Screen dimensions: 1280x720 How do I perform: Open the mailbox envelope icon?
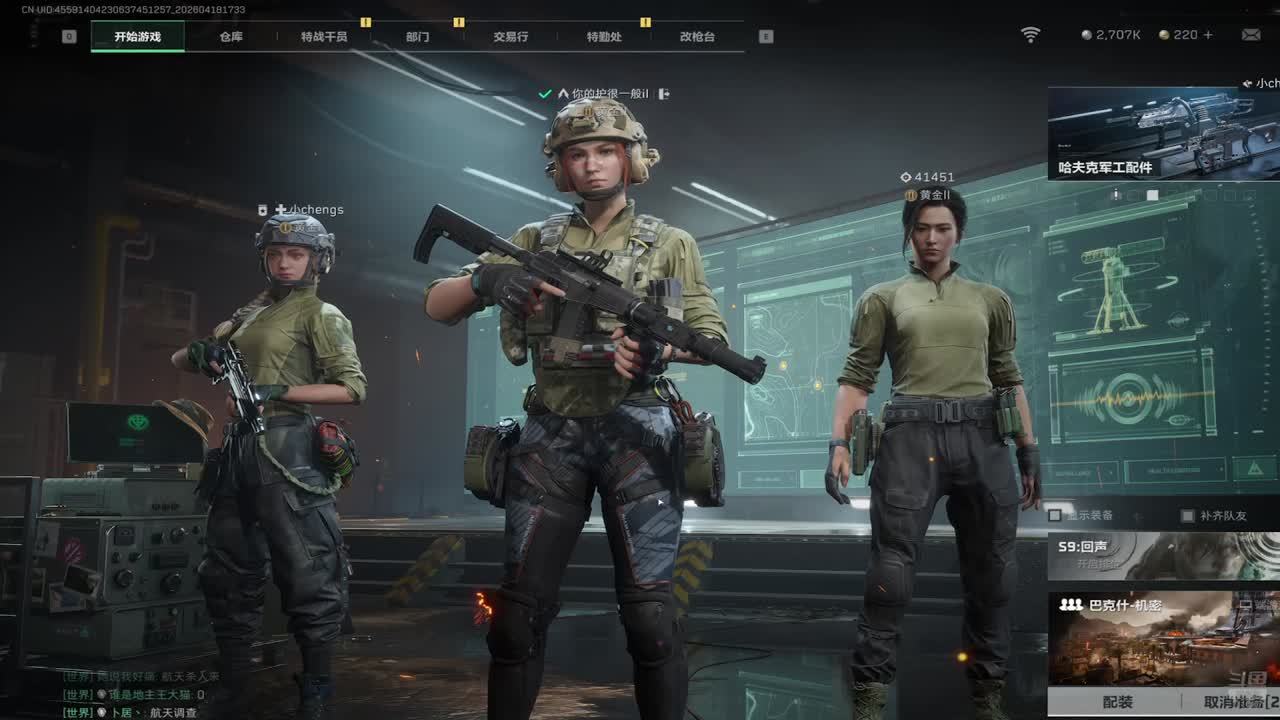1251,35
